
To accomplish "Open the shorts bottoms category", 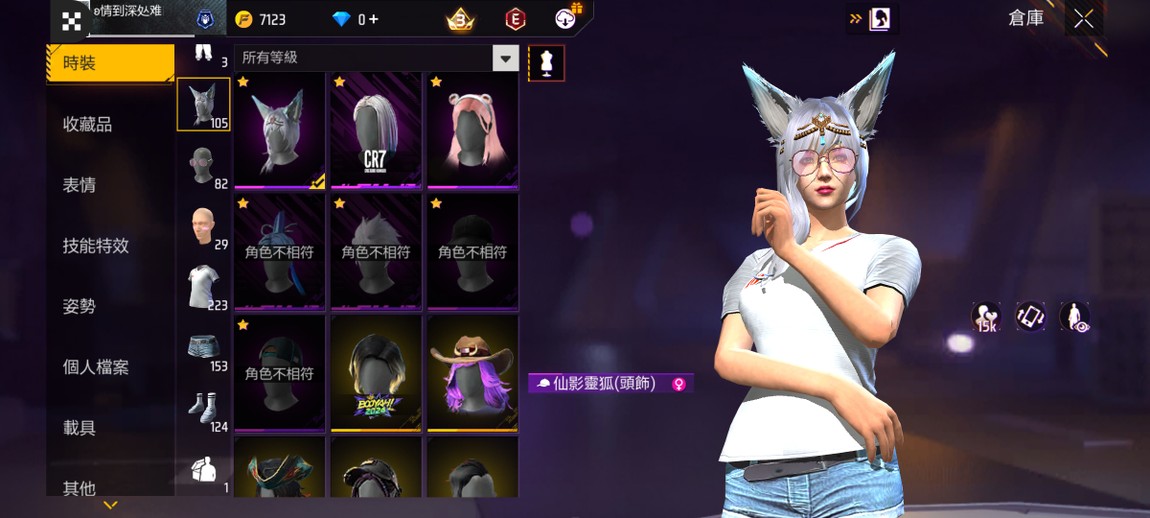I will [204, 349].
